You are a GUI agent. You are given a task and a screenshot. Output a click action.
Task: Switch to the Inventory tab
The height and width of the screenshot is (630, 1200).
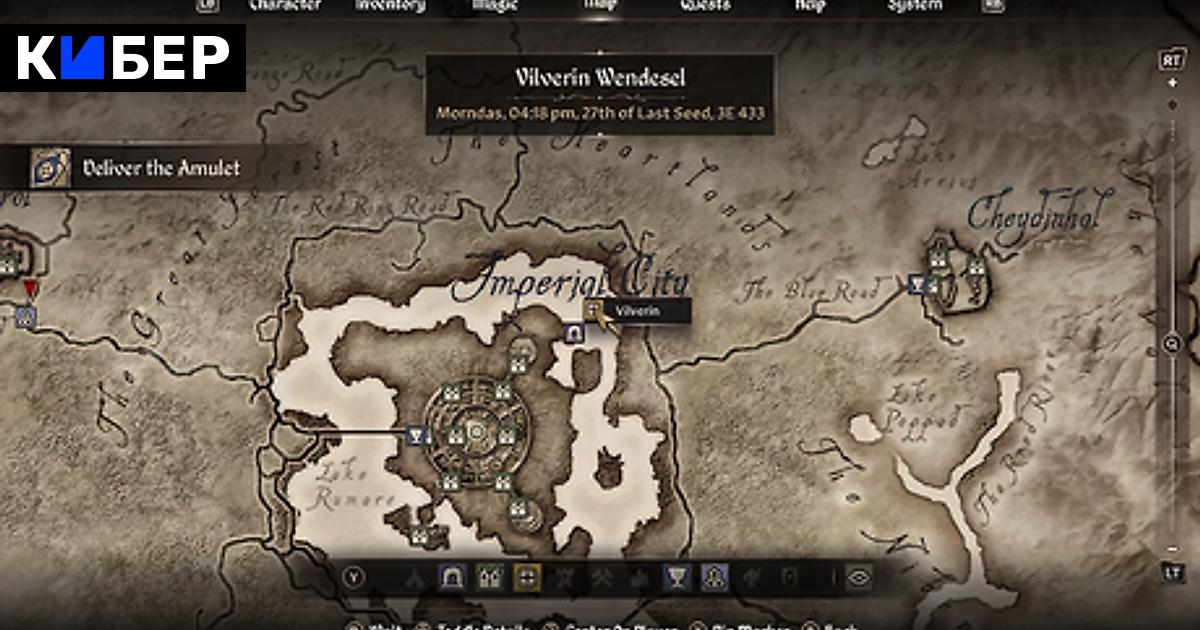pyautogui.click(x=391, y=5)
